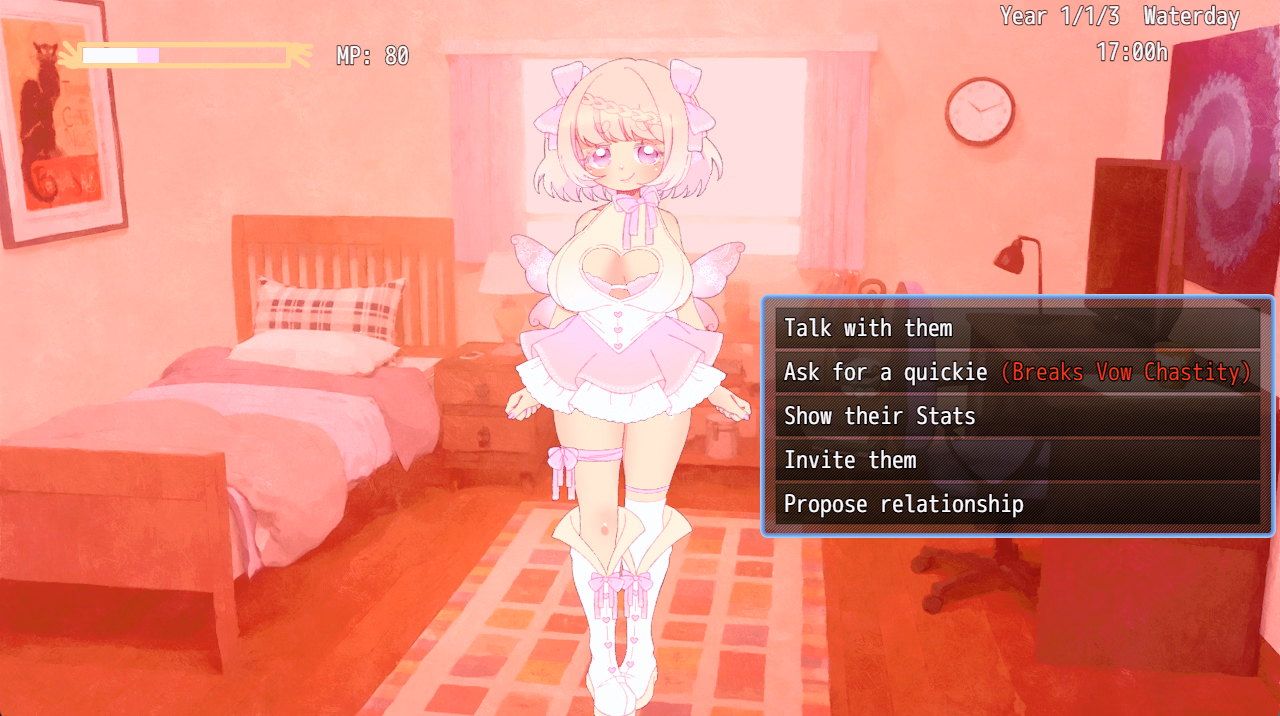Select "Ask for a quickie" menu entry

click(1016, 372)
